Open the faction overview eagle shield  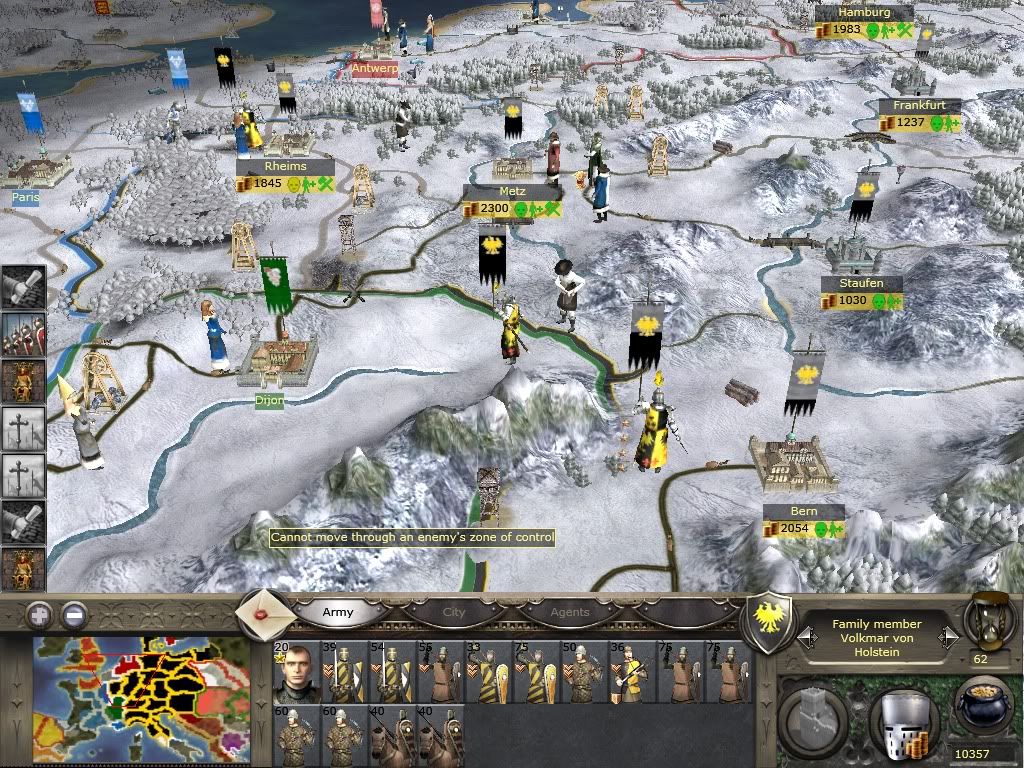coord(771,610)
